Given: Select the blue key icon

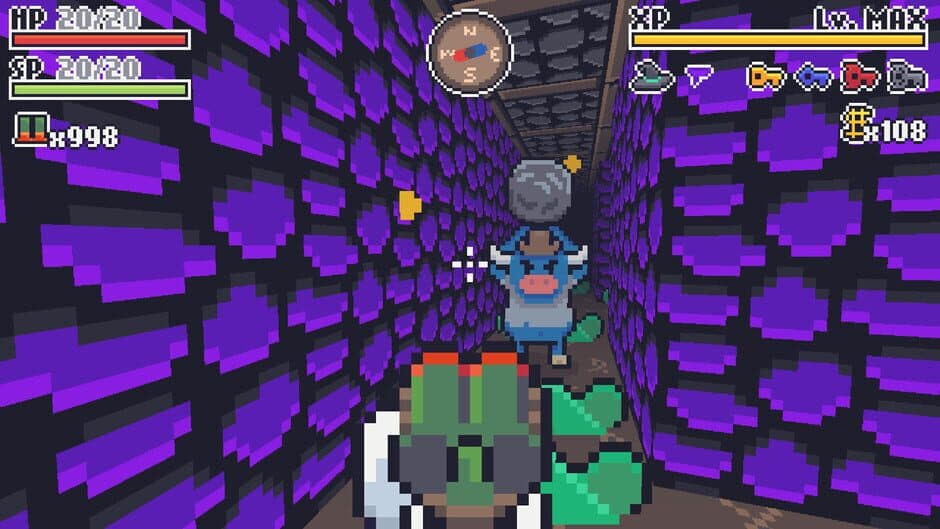Looking at the screenshot, I should pos(812,76).
